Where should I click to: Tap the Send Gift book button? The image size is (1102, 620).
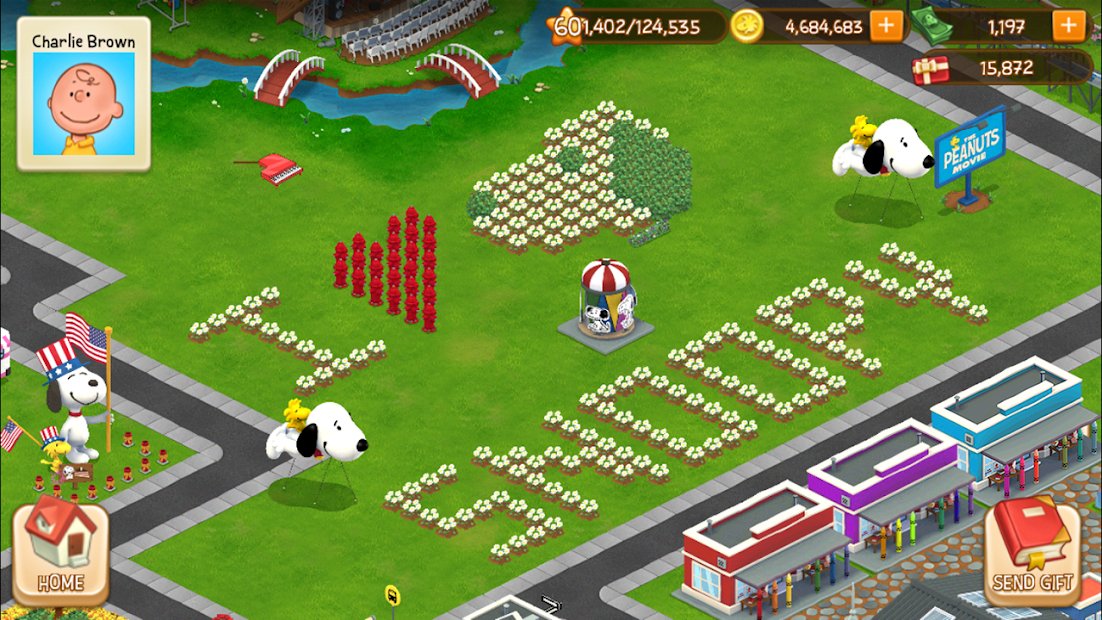1033,552
